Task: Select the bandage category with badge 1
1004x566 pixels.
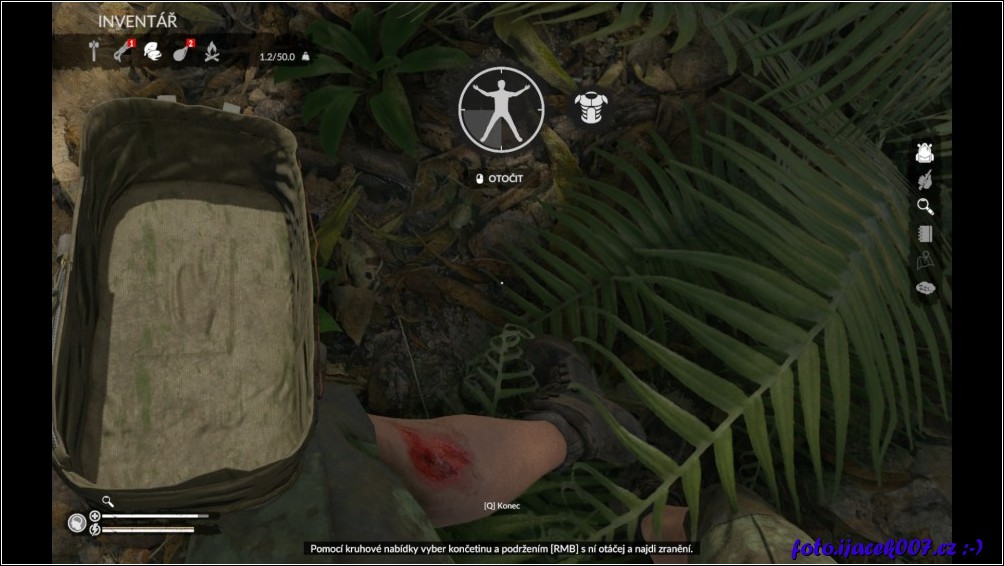Action: (x=123, y=52)
